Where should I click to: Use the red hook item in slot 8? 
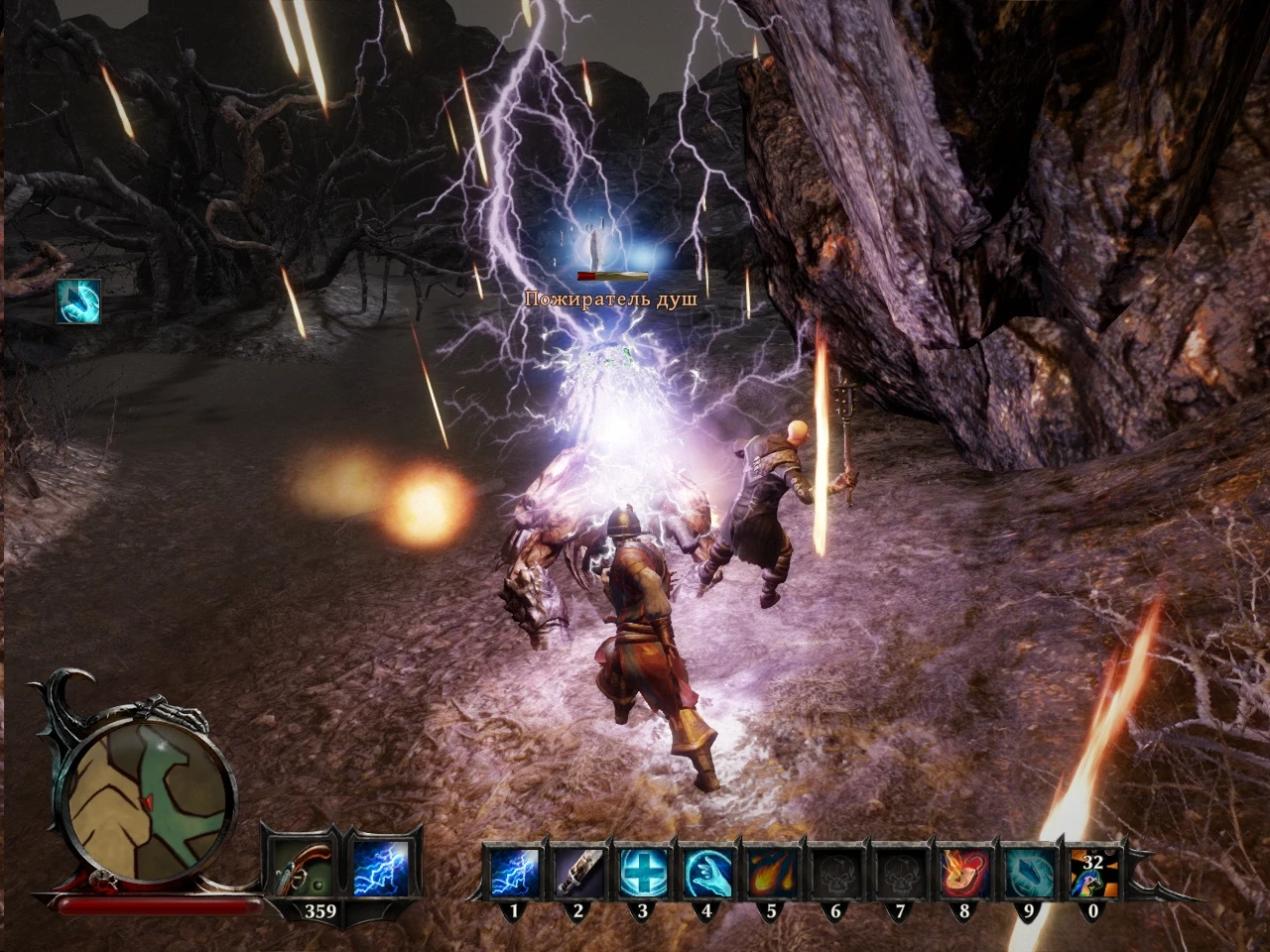964,873
